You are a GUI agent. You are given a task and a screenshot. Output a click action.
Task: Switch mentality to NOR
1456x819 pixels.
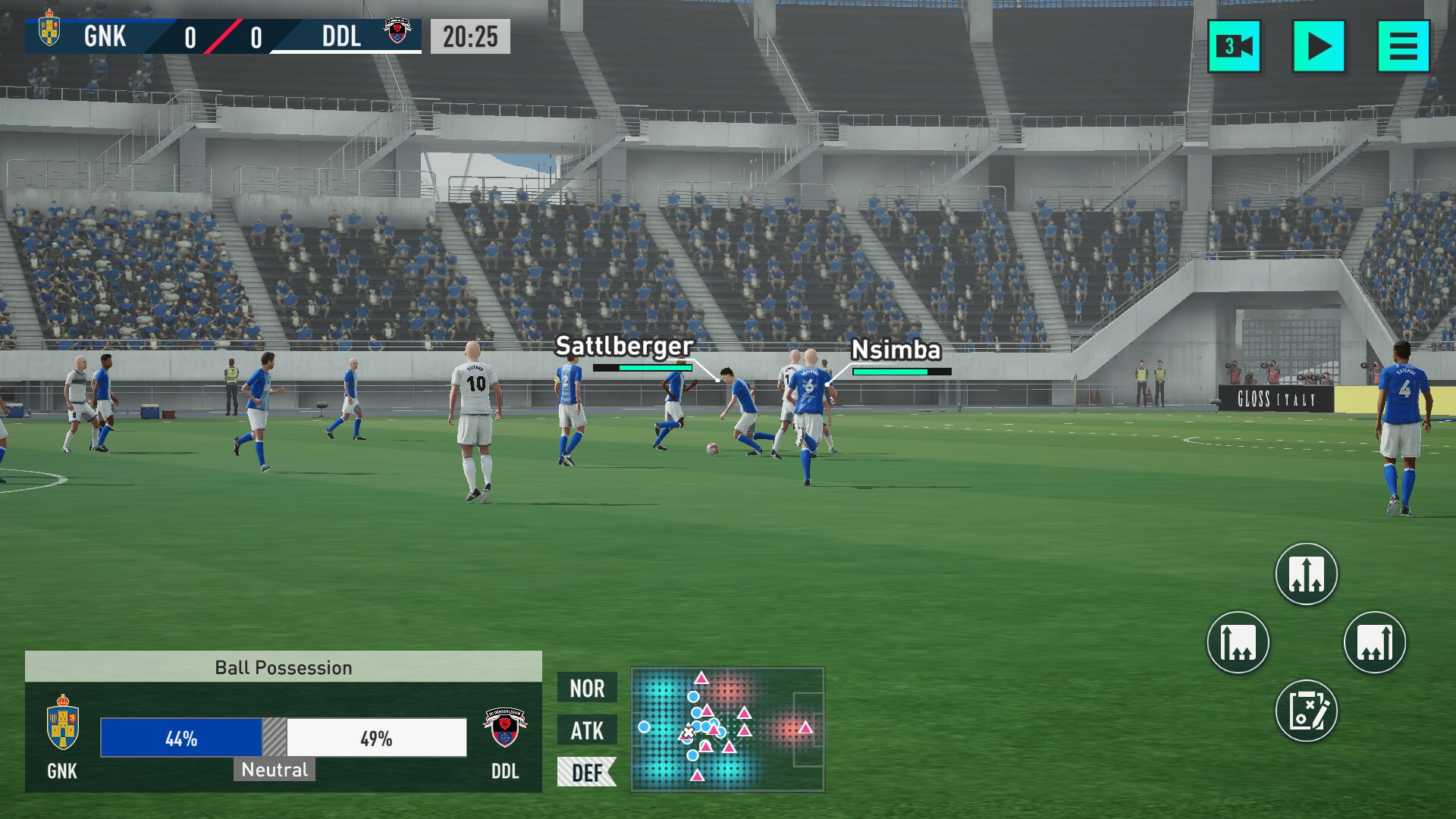point(586,689)
